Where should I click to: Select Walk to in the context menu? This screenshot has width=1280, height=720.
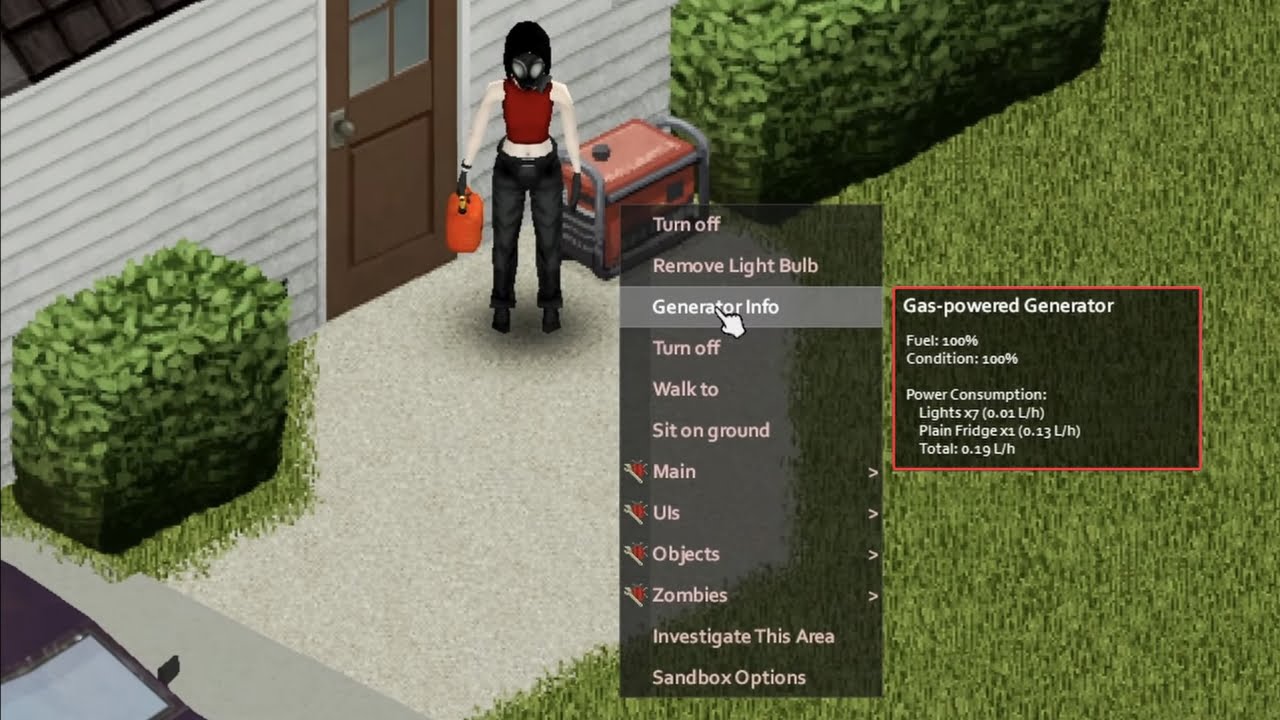click(684, 389)
